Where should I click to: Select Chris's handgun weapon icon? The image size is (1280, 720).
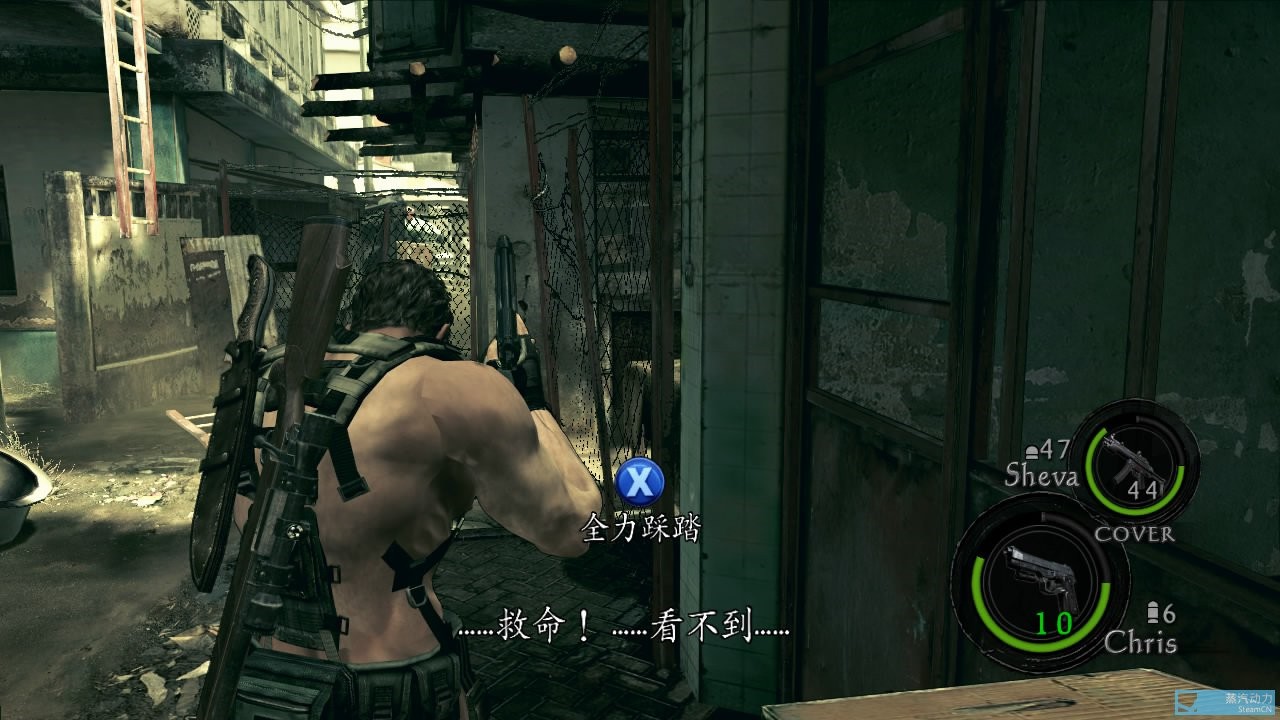[1038, 578]
